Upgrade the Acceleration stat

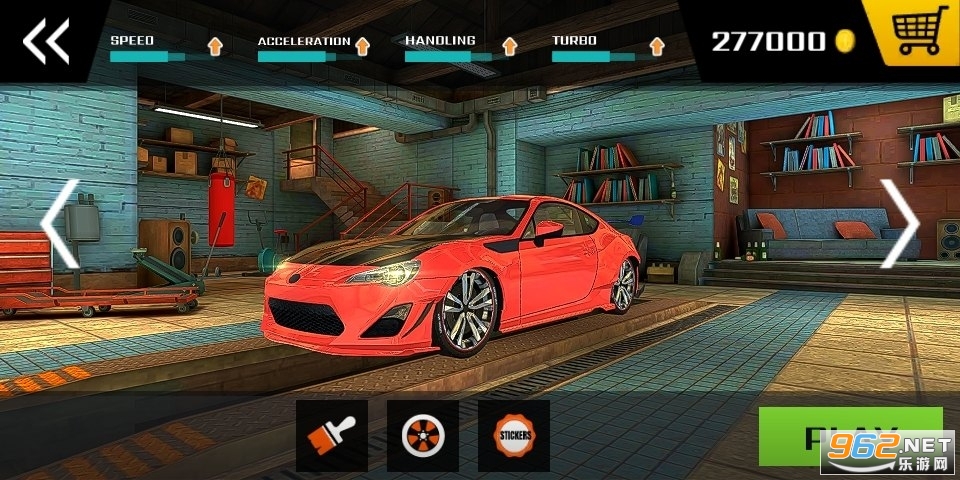(x=362, y=45)
